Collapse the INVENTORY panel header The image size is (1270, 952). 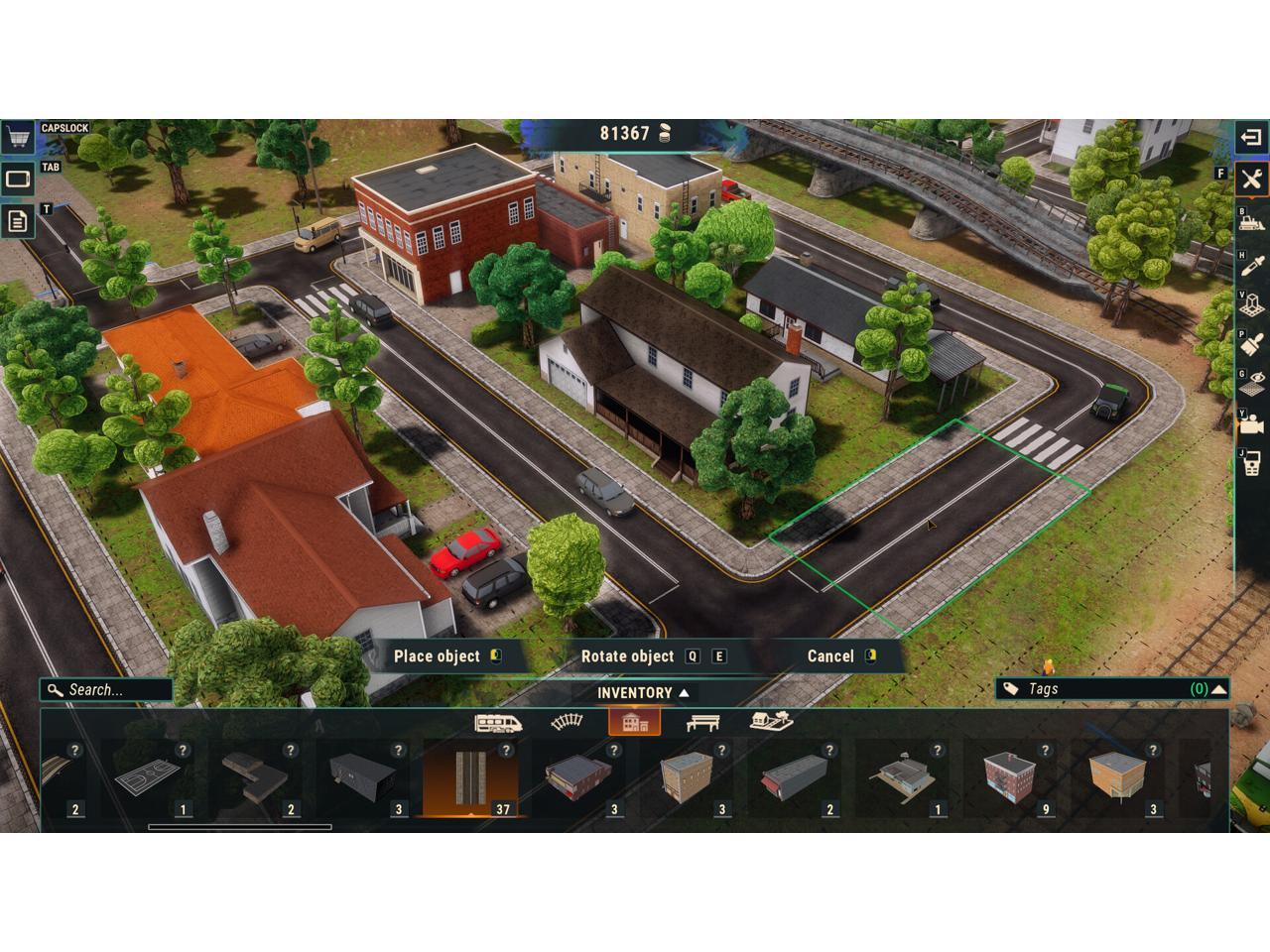point(642,693)
